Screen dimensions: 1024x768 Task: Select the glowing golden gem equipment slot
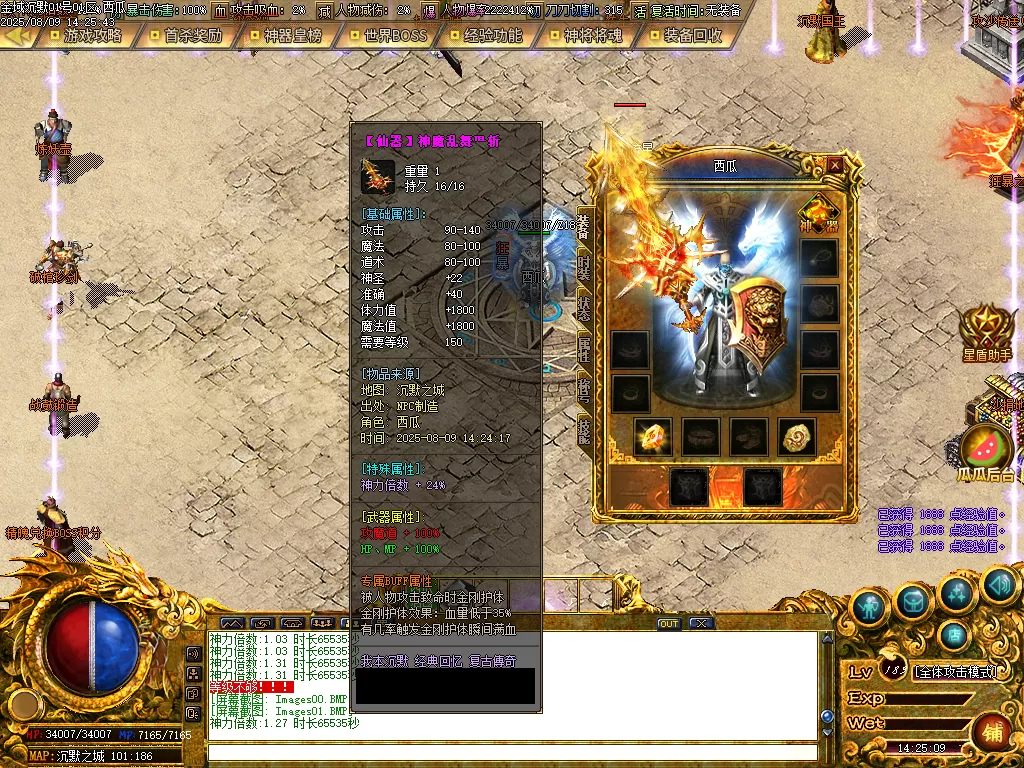pyautogui.click(x=653, y=436)
